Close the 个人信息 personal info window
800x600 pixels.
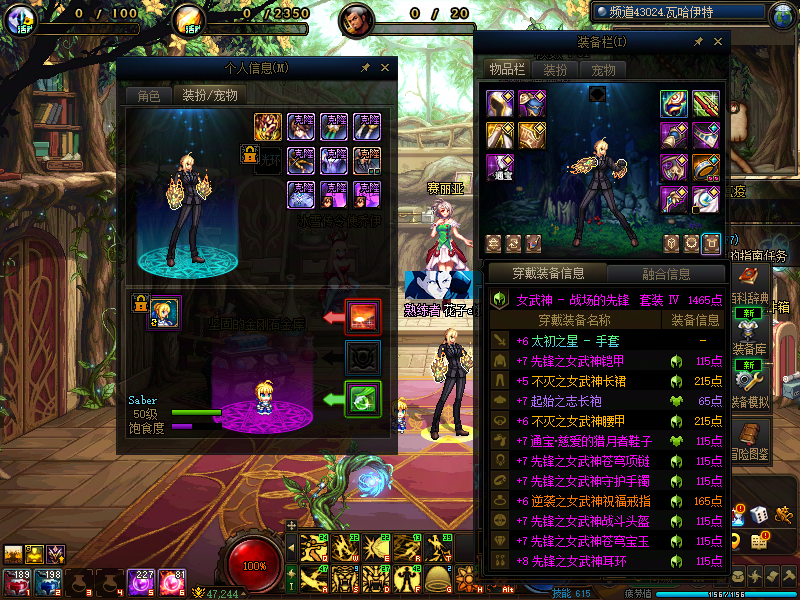click(x=385, y=68)
